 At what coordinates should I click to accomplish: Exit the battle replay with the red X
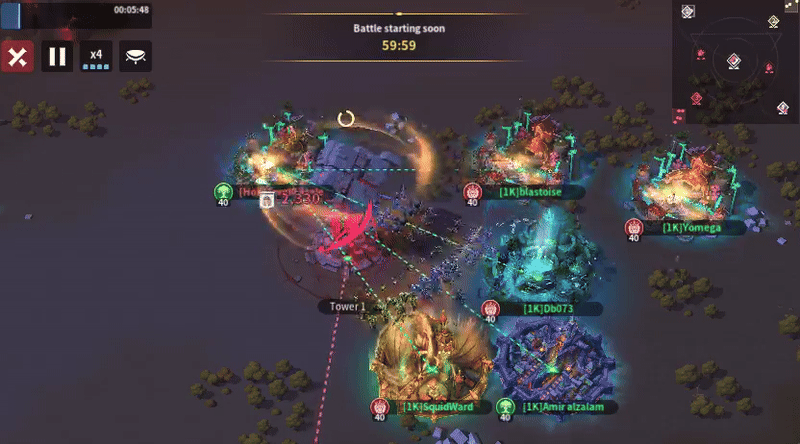(x=16, y=56)
